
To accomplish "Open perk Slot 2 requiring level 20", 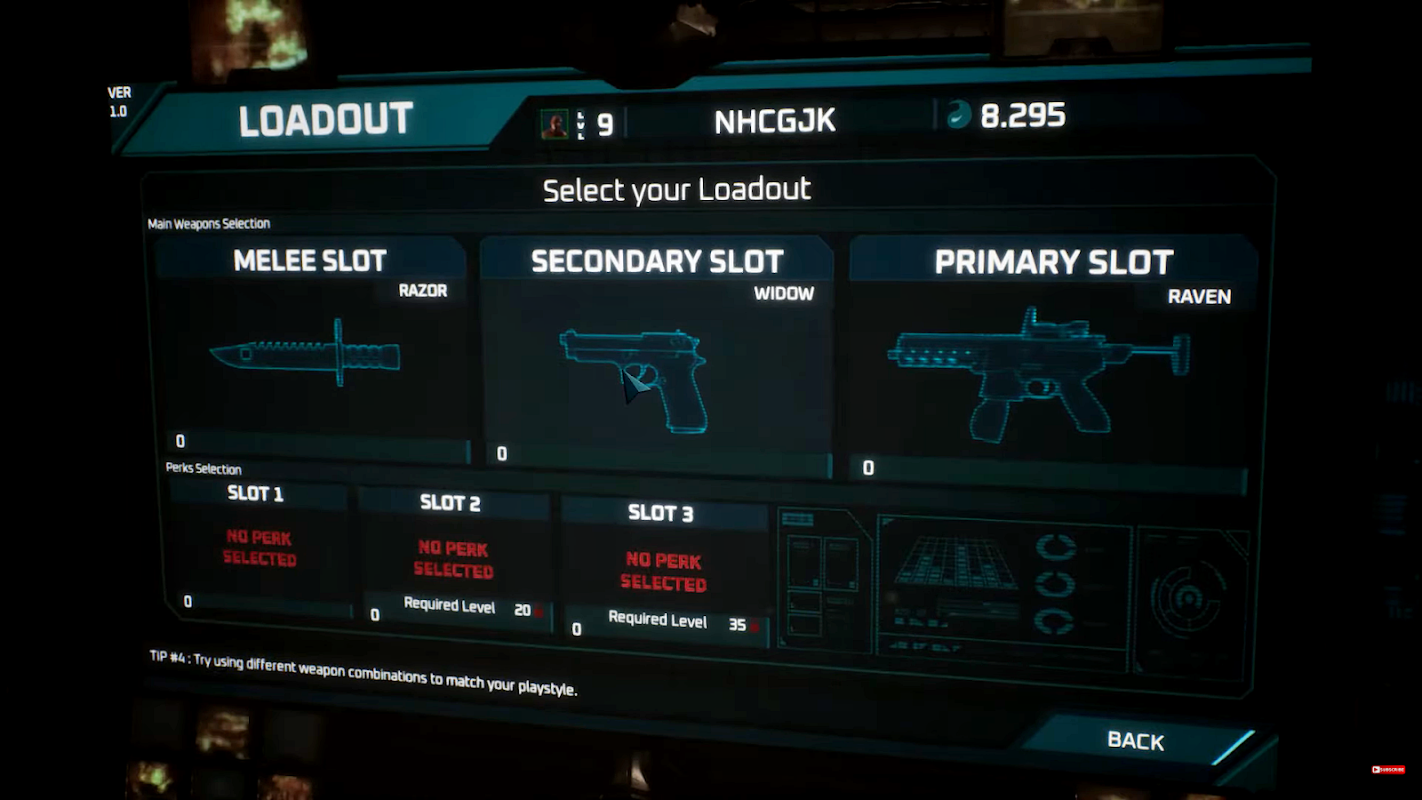I will (x=453, y=560).
